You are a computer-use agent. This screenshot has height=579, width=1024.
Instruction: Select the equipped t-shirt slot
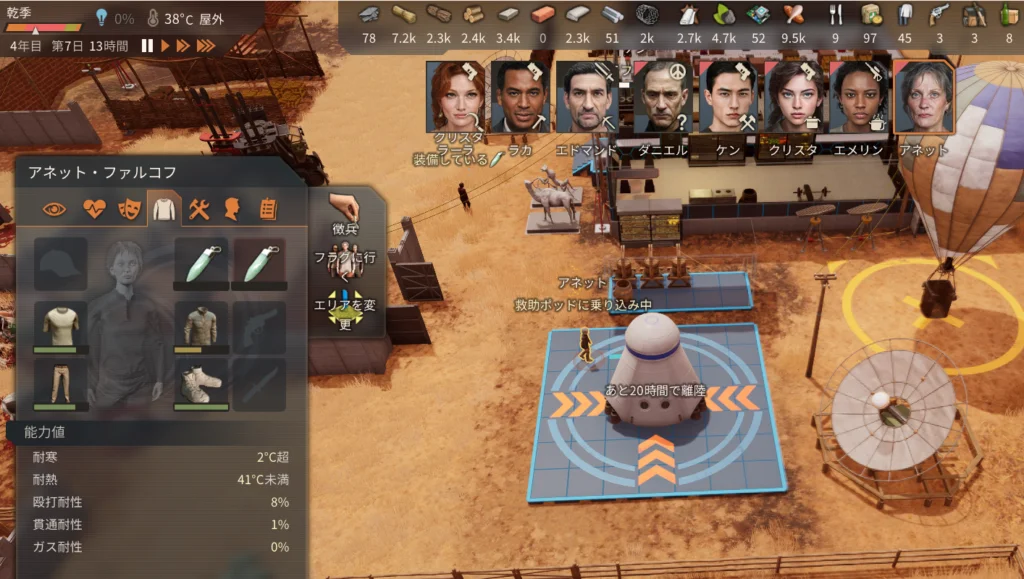pyautogui.click(x=61, y=325)
